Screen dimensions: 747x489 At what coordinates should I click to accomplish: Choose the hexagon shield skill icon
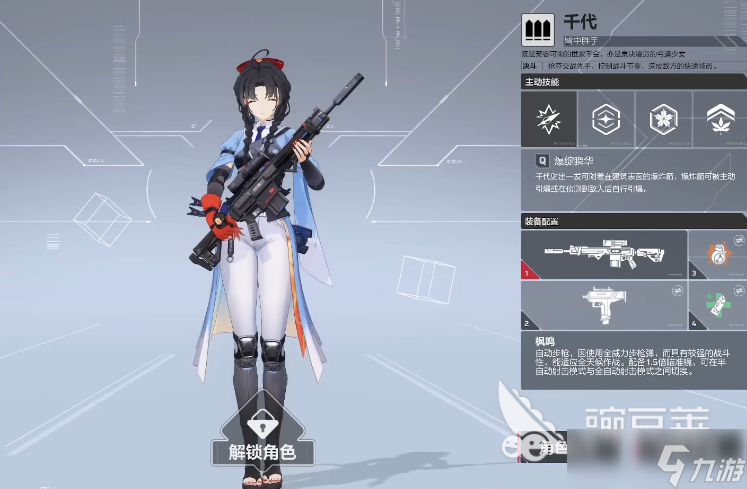click(x=605, y=121)
